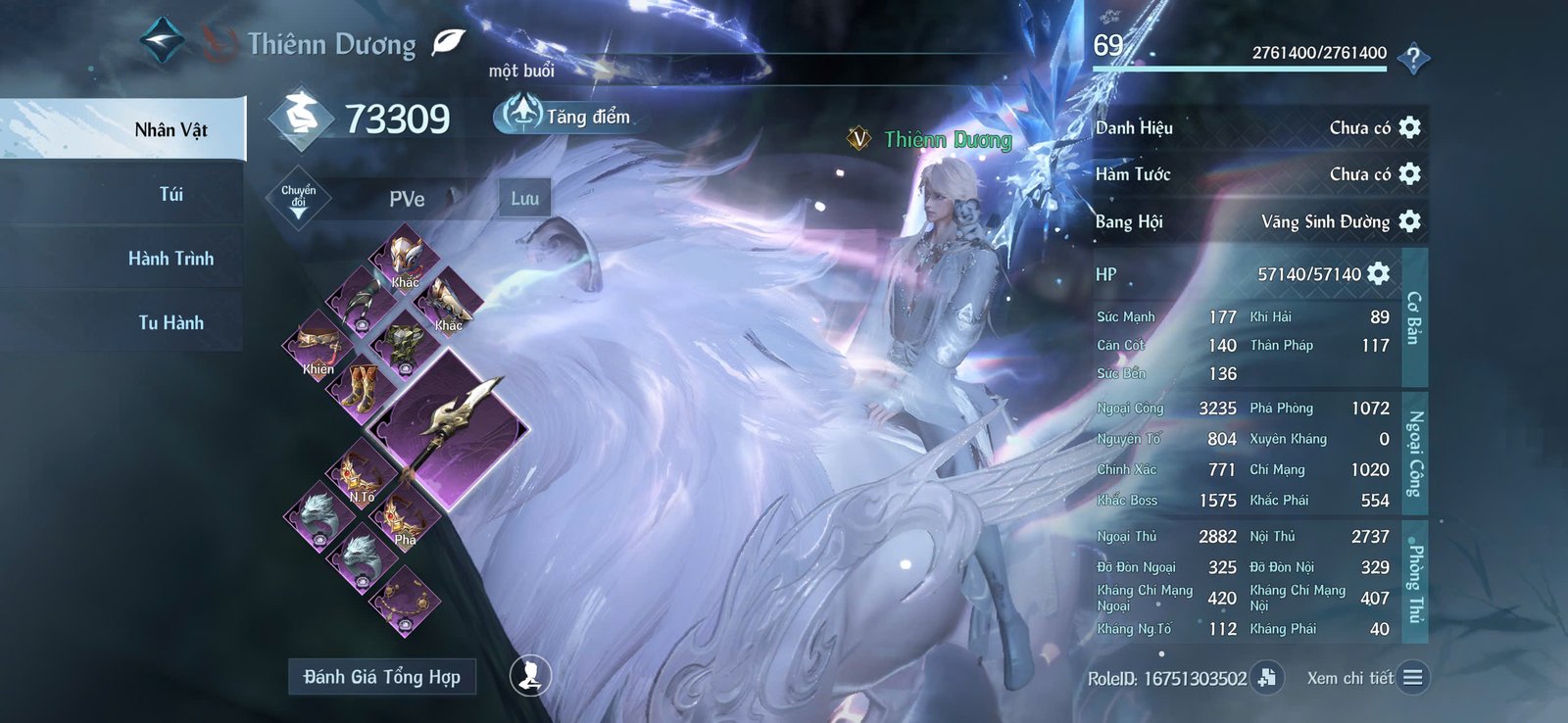This screenshot has height=723, width=1568.
Task: Open the Túi bag tab
Action: tap(171, 194)
